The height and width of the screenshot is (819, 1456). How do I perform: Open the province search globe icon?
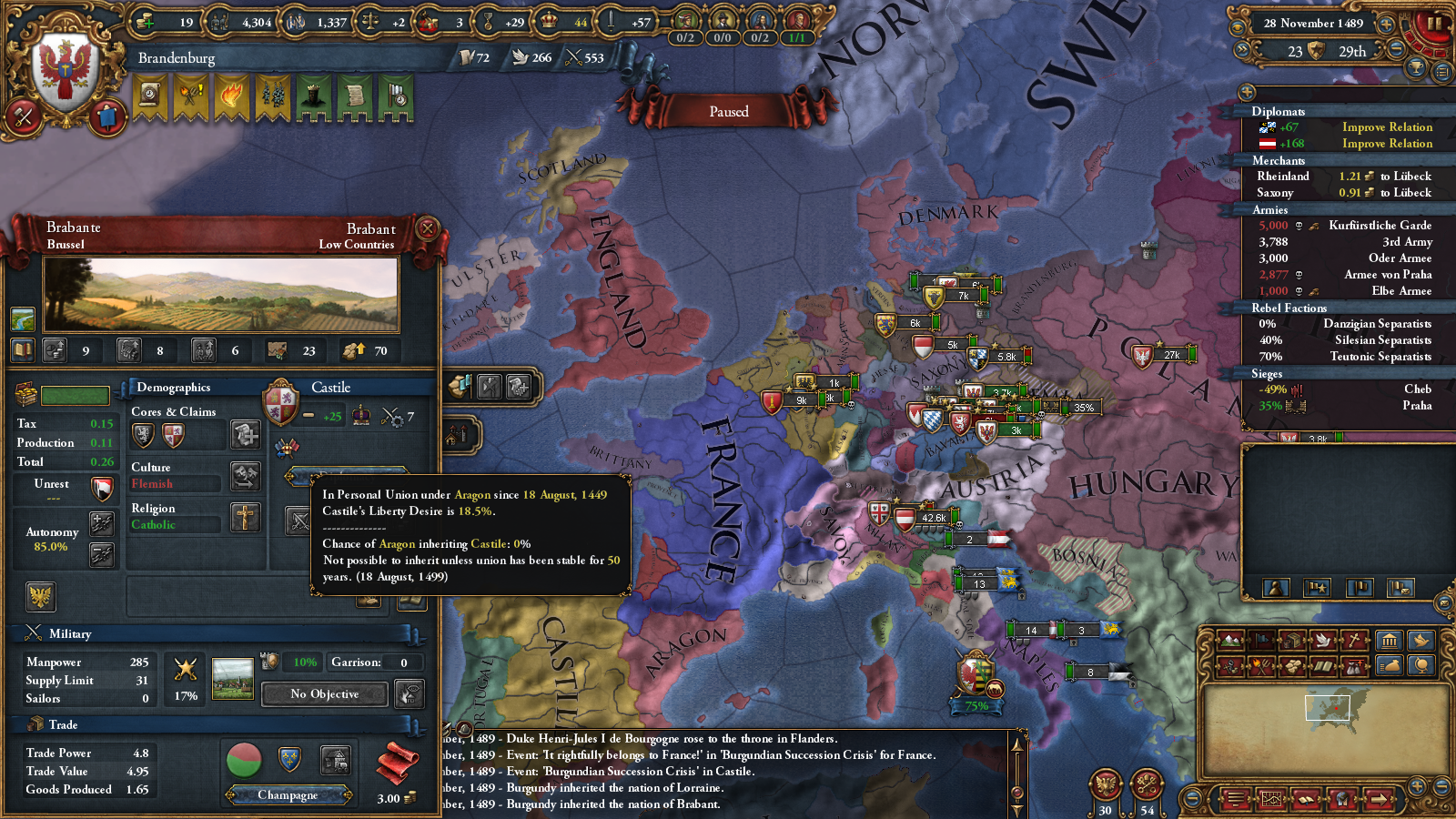1421,665
